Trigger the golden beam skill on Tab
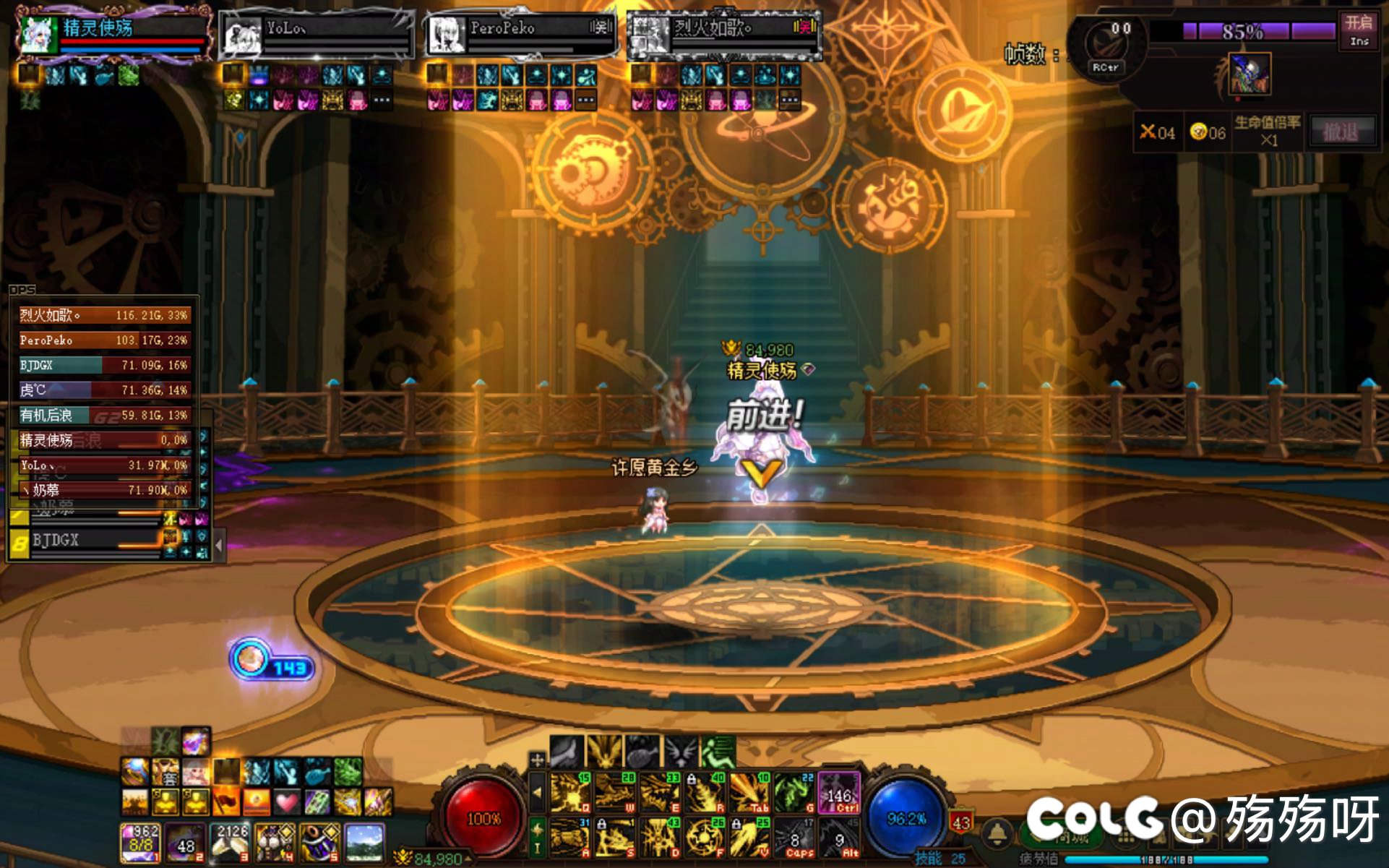1389x868 pixels. point(749,793)
